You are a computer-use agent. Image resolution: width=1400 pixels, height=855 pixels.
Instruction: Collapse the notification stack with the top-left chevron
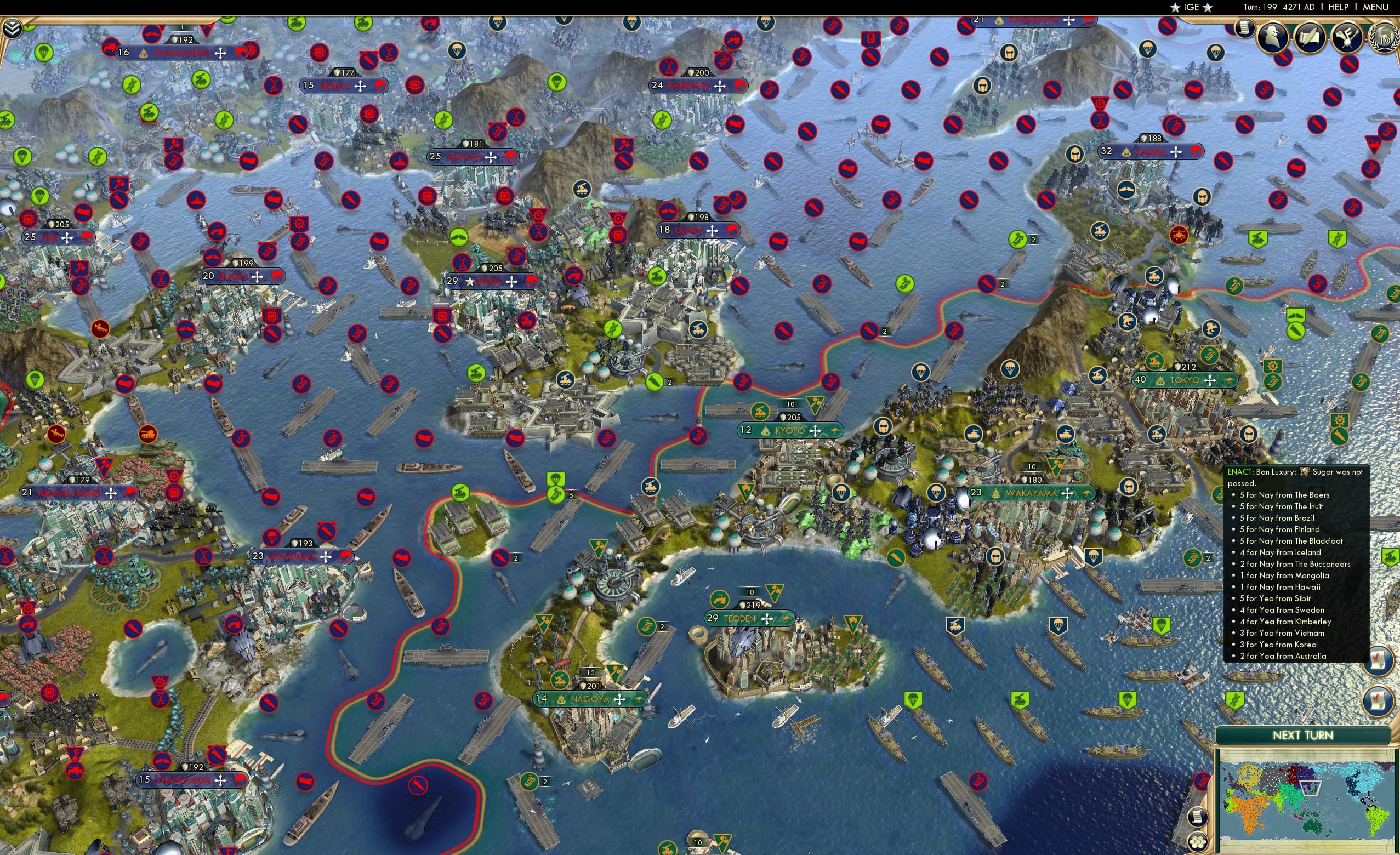pos(13,30)
